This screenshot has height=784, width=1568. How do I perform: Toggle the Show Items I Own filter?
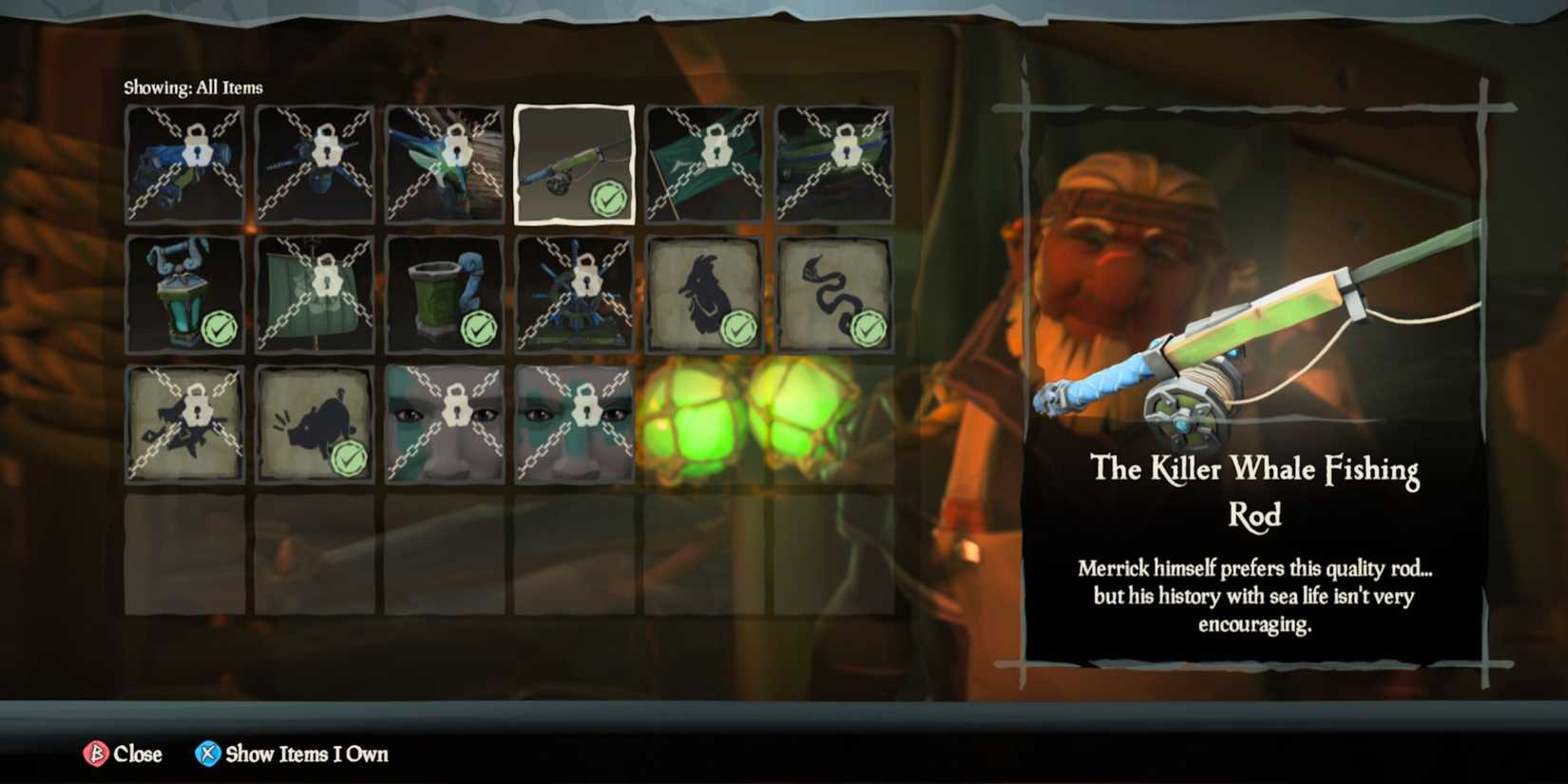coord(291,754)
